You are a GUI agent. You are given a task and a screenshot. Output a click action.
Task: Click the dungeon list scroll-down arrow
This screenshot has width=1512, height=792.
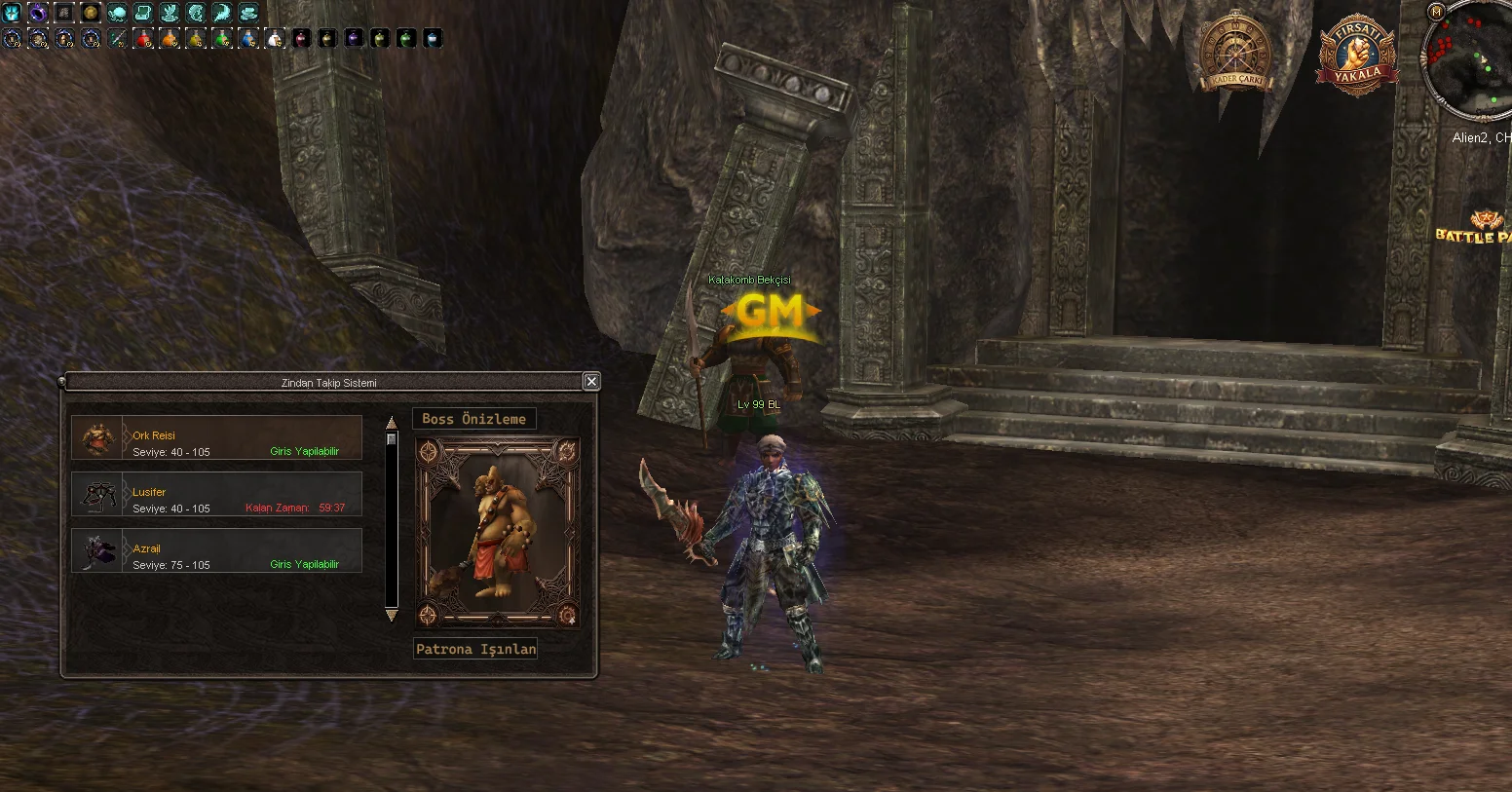392,615
